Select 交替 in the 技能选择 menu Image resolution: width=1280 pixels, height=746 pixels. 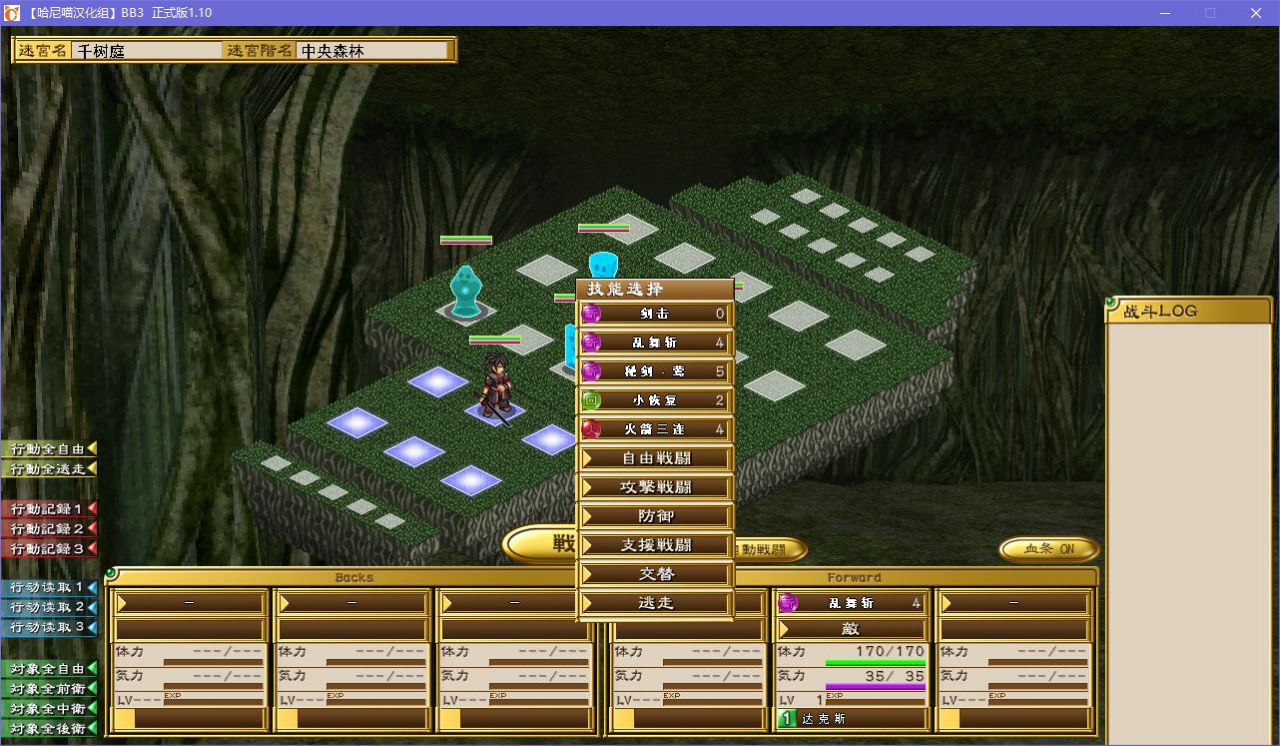tap(655, 574)
